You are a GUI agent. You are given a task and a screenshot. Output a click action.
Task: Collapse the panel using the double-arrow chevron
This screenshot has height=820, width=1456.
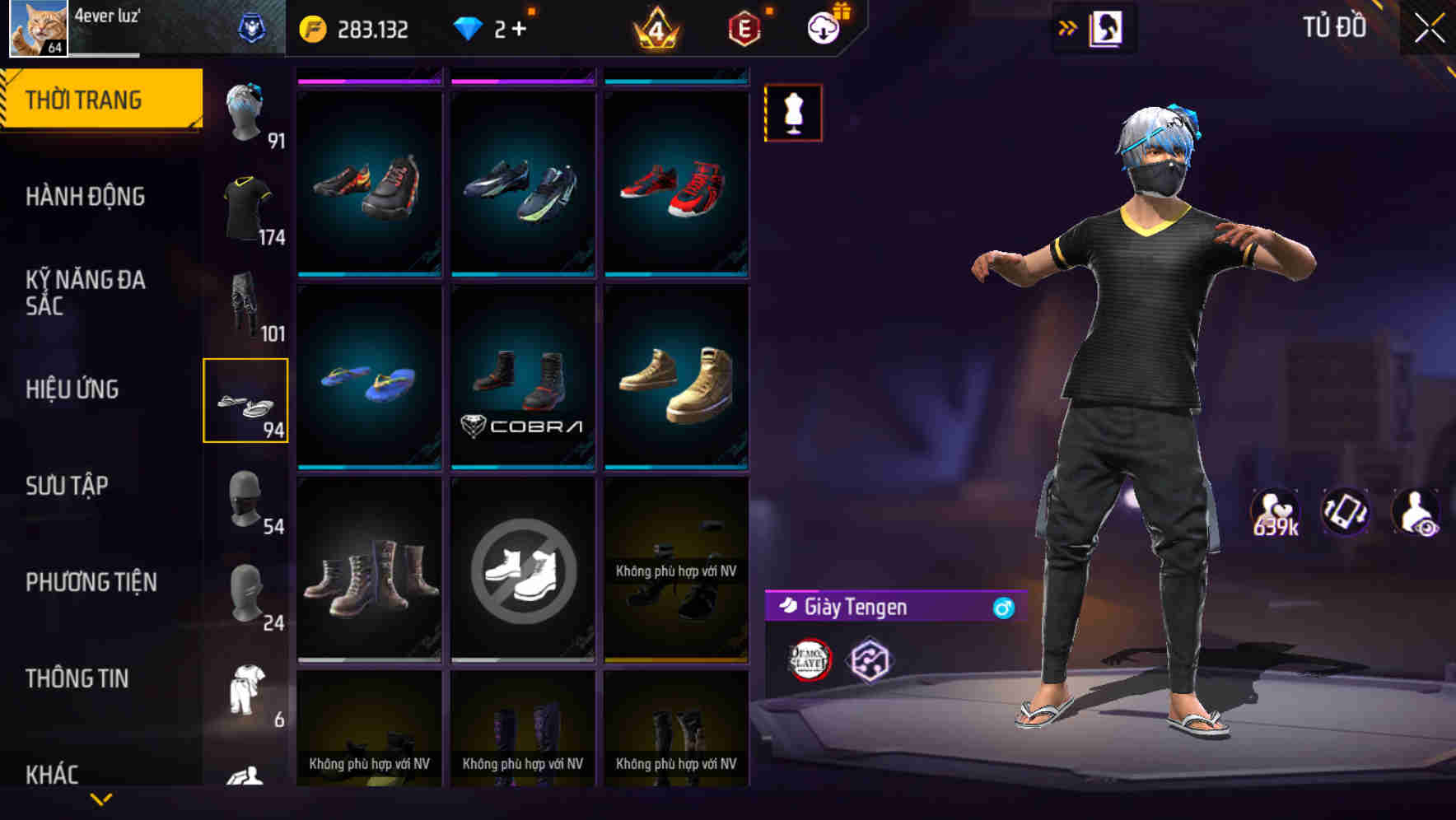pyautogui.click(x=1068, y=27)
